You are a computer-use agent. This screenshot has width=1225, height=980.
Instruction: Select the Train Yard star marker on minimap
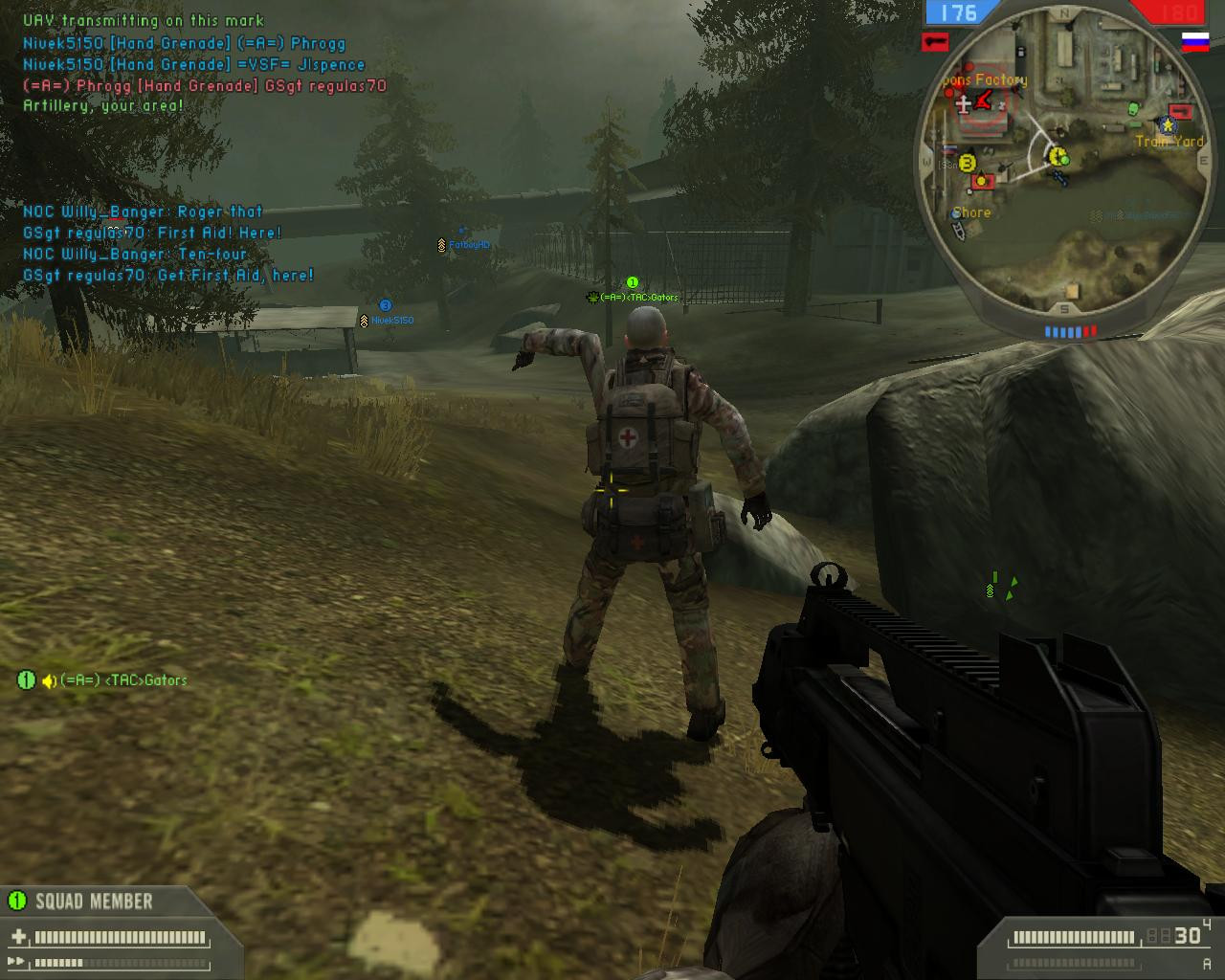(1168, 124)
